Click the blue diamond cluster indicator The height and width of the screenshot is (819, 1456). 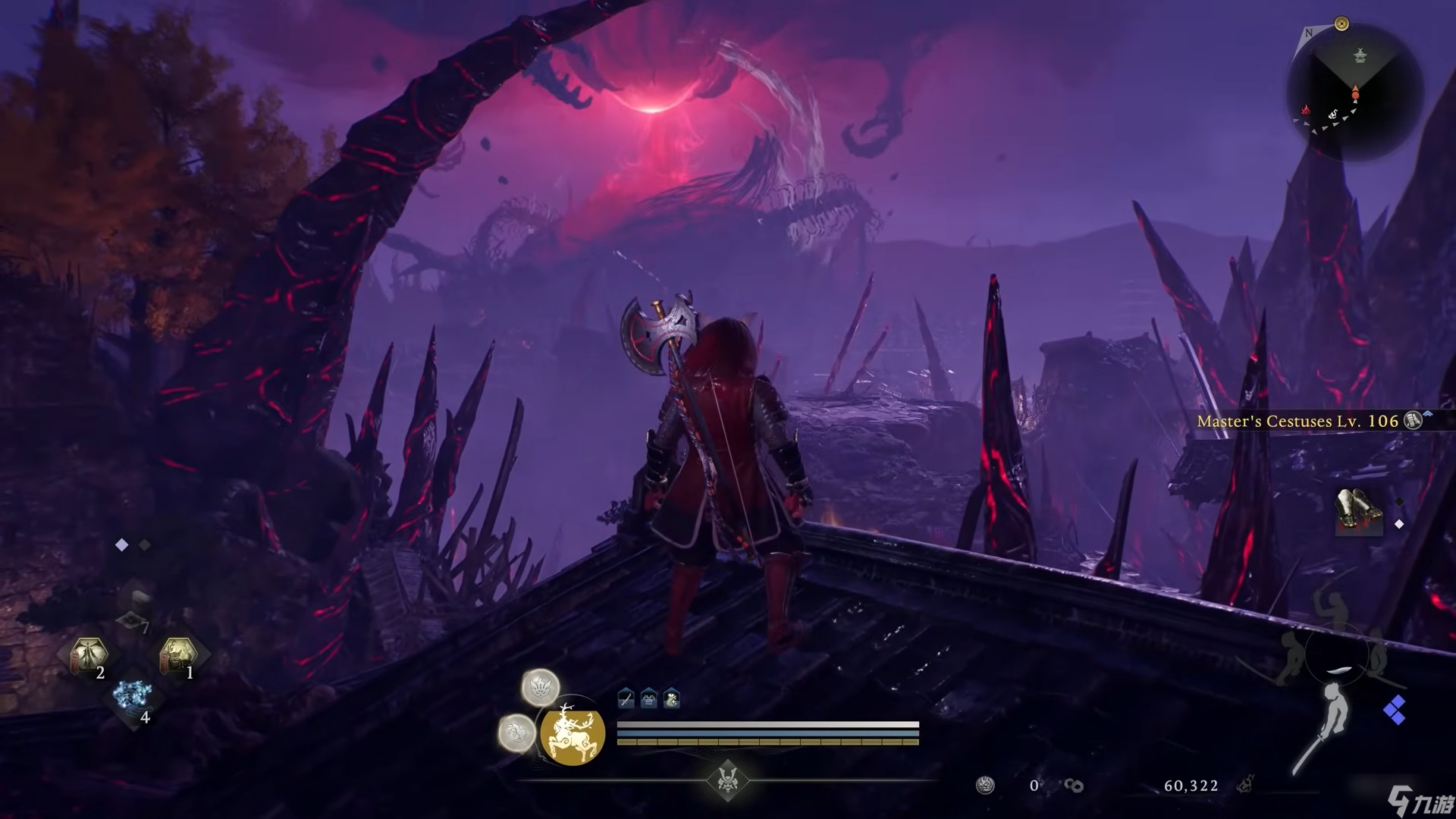coord(1394,711)
